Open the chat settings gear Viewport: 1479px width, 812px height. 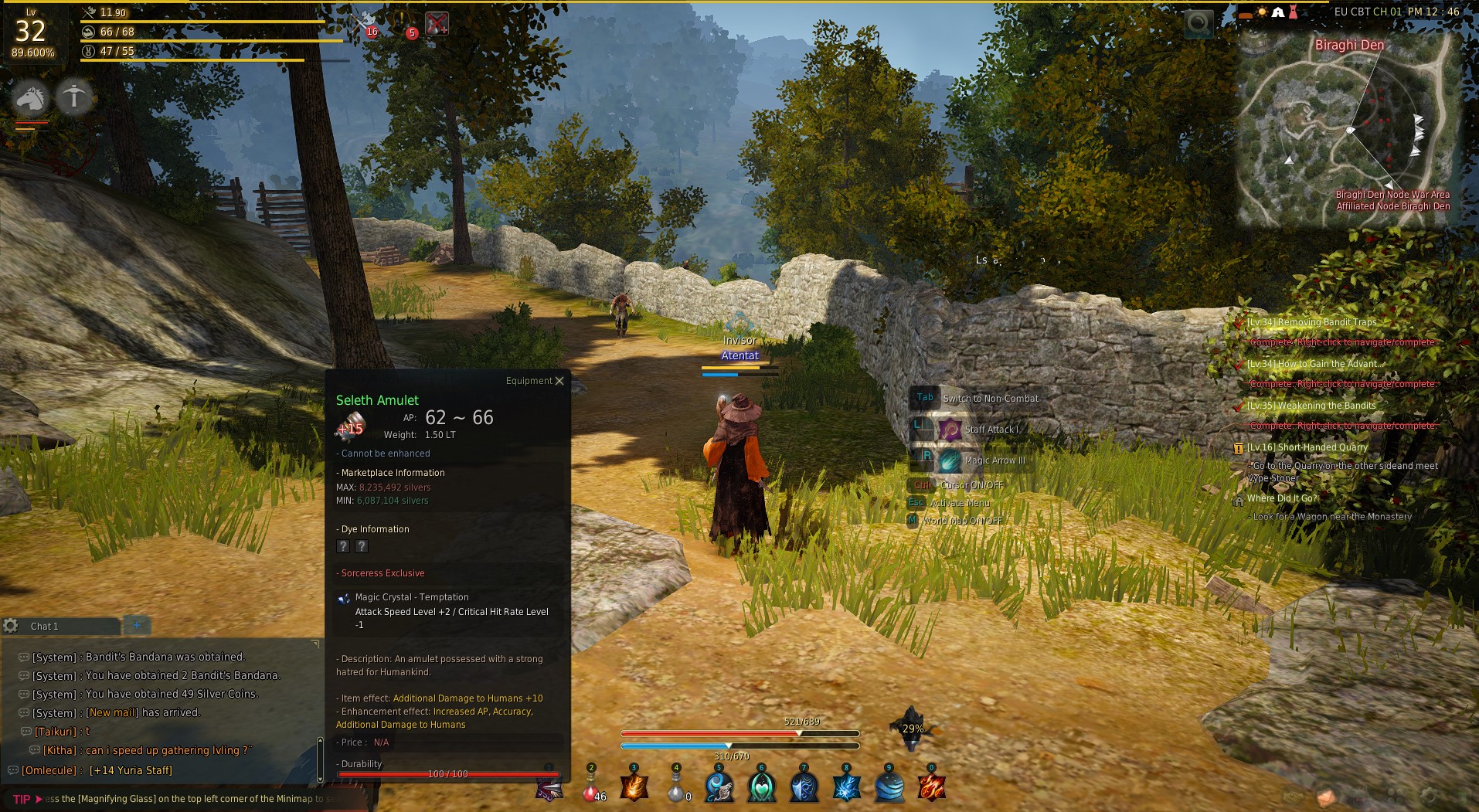[11, 626]
